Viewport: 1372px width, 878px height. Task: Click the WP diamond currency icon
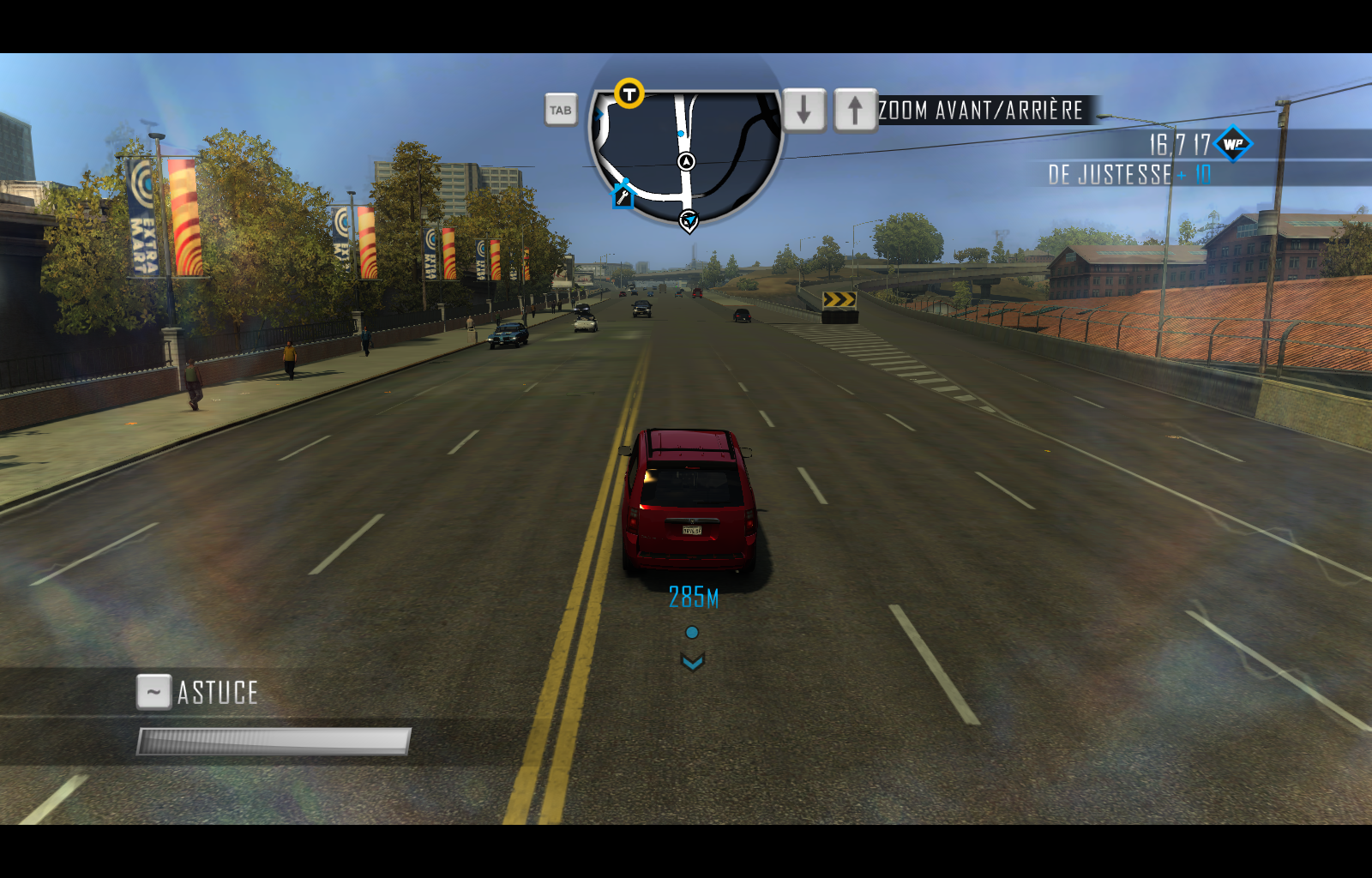pyautogui.click(x=1235, y=144)
